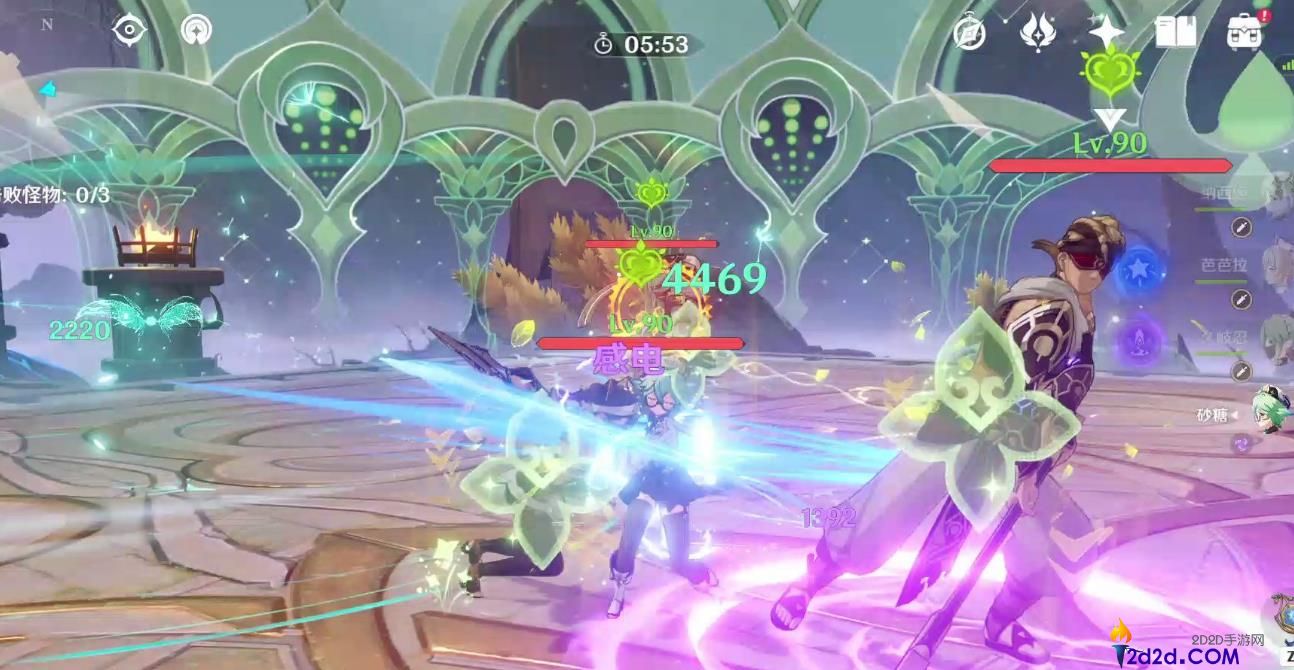Click the circular arch star icon
This screenshot has width=1294, height=670.
pos(196,30)
